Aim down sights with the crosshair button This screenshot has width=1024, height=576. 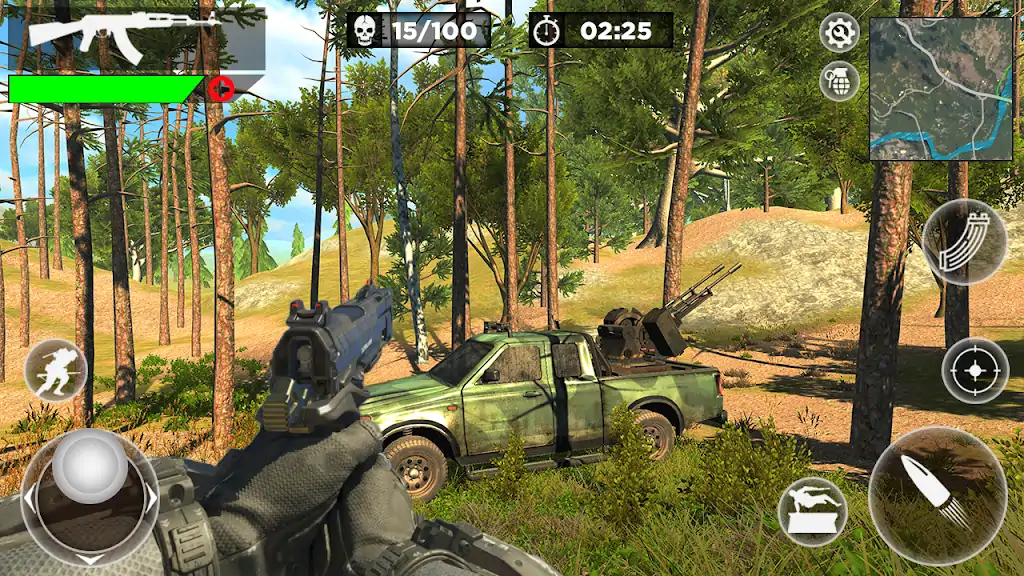(x=975, y=371)
